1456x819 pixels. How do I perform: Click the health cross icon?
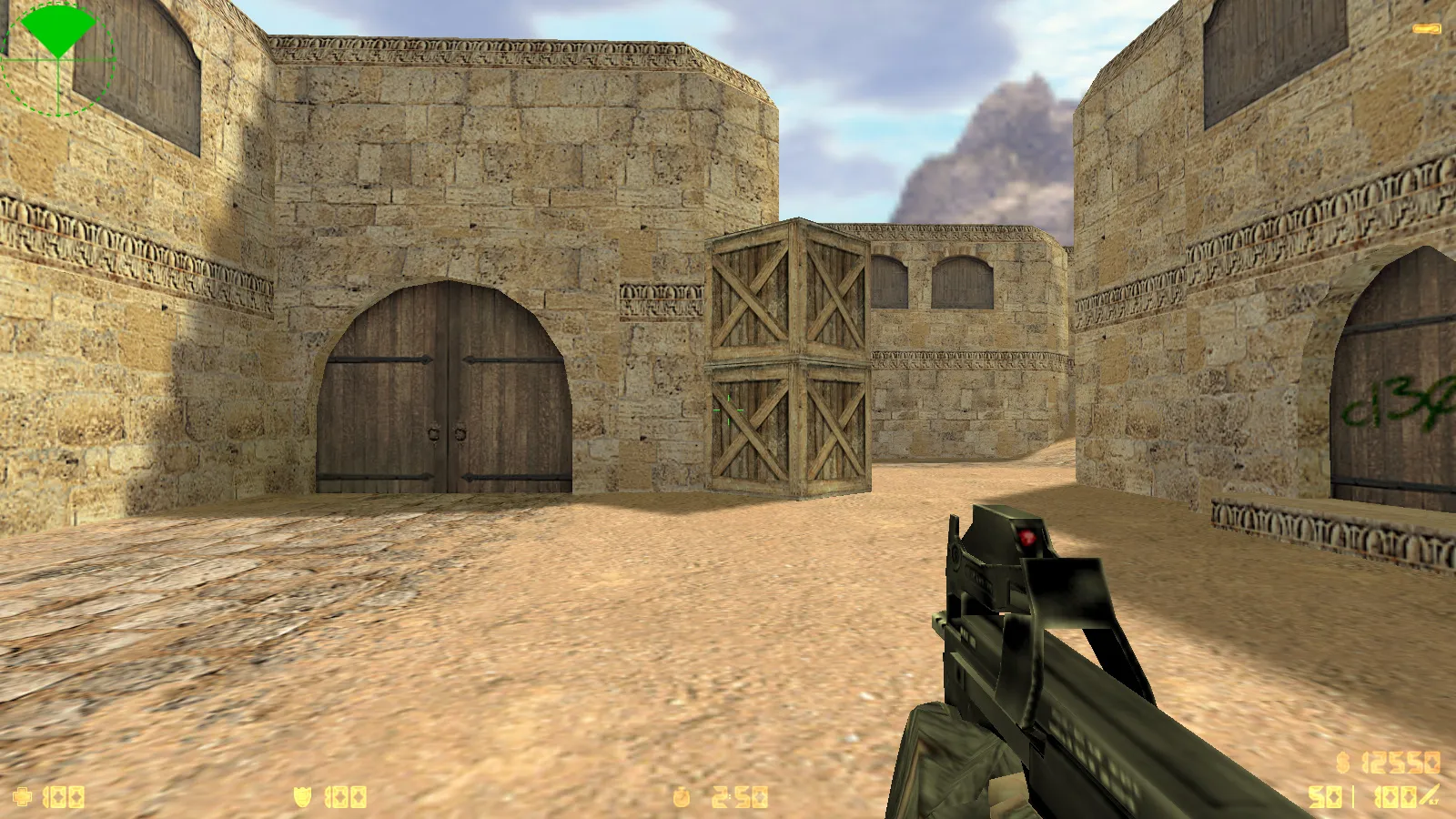[x=23, y=796]
